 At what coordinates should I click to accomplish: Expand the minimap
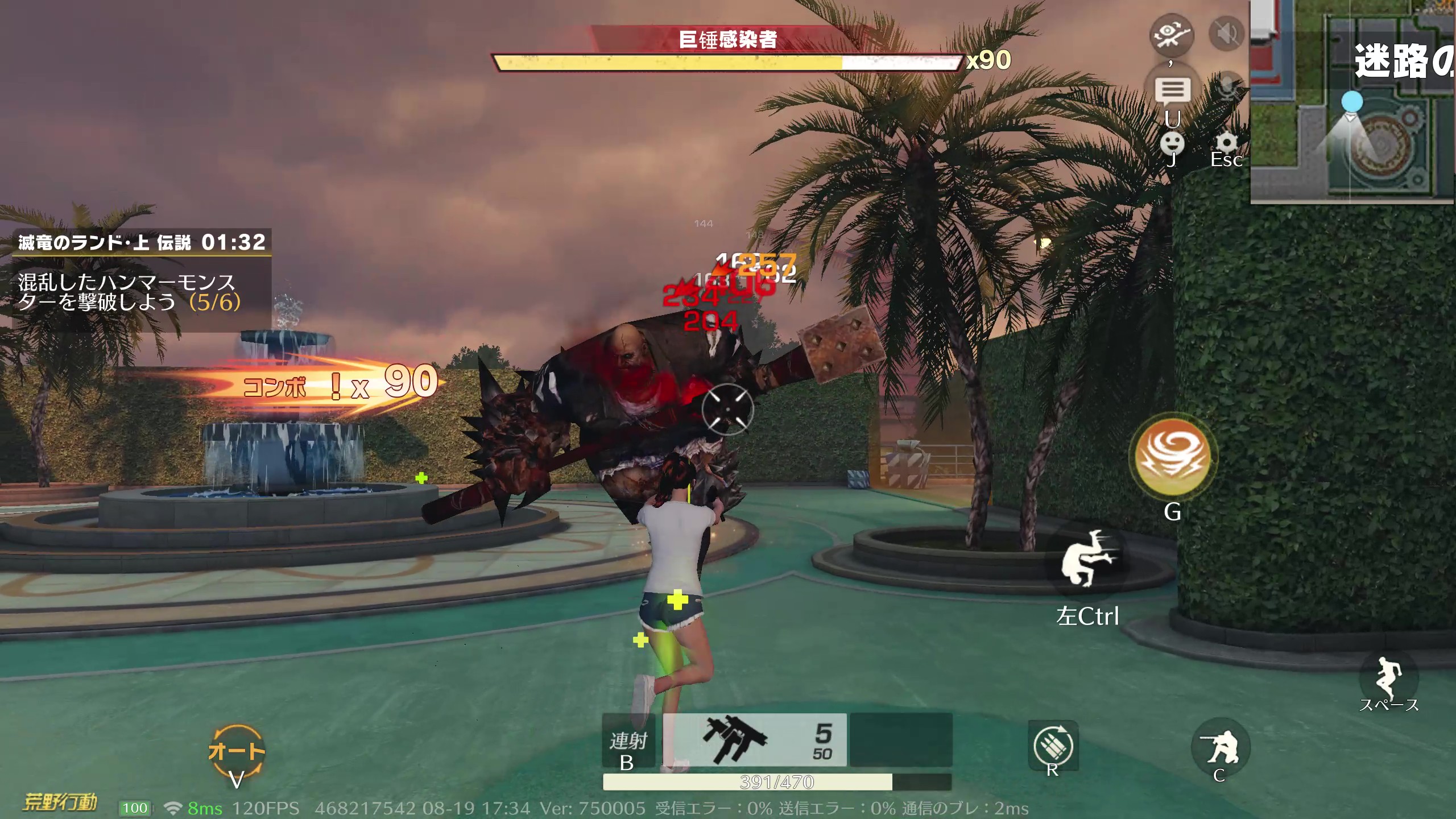click(x=1352, y=102)
